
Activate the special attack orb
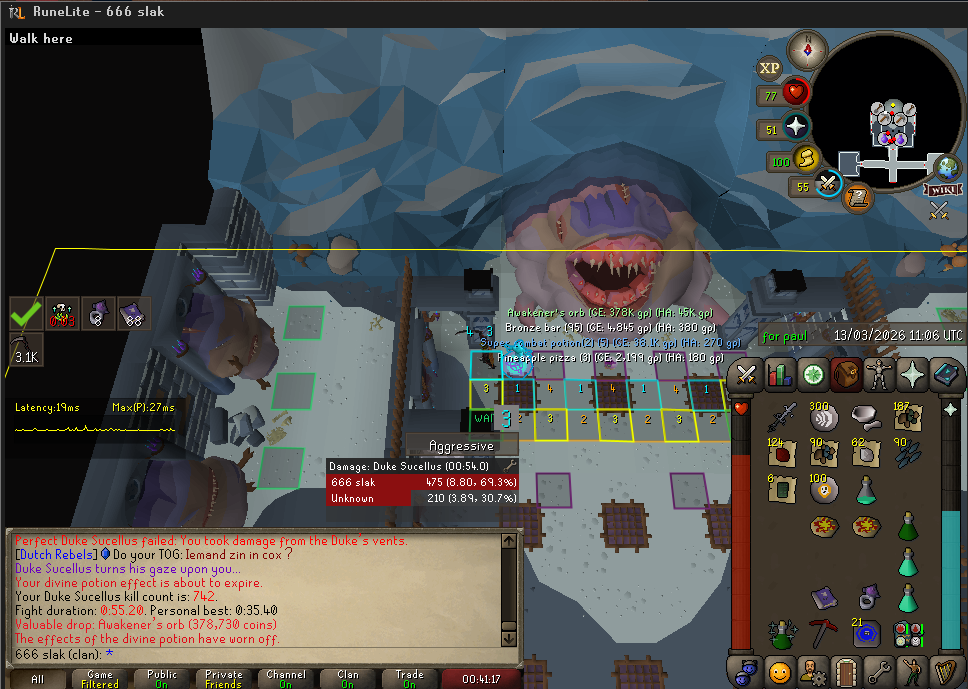pyautogui.click(x=828, y=185)
